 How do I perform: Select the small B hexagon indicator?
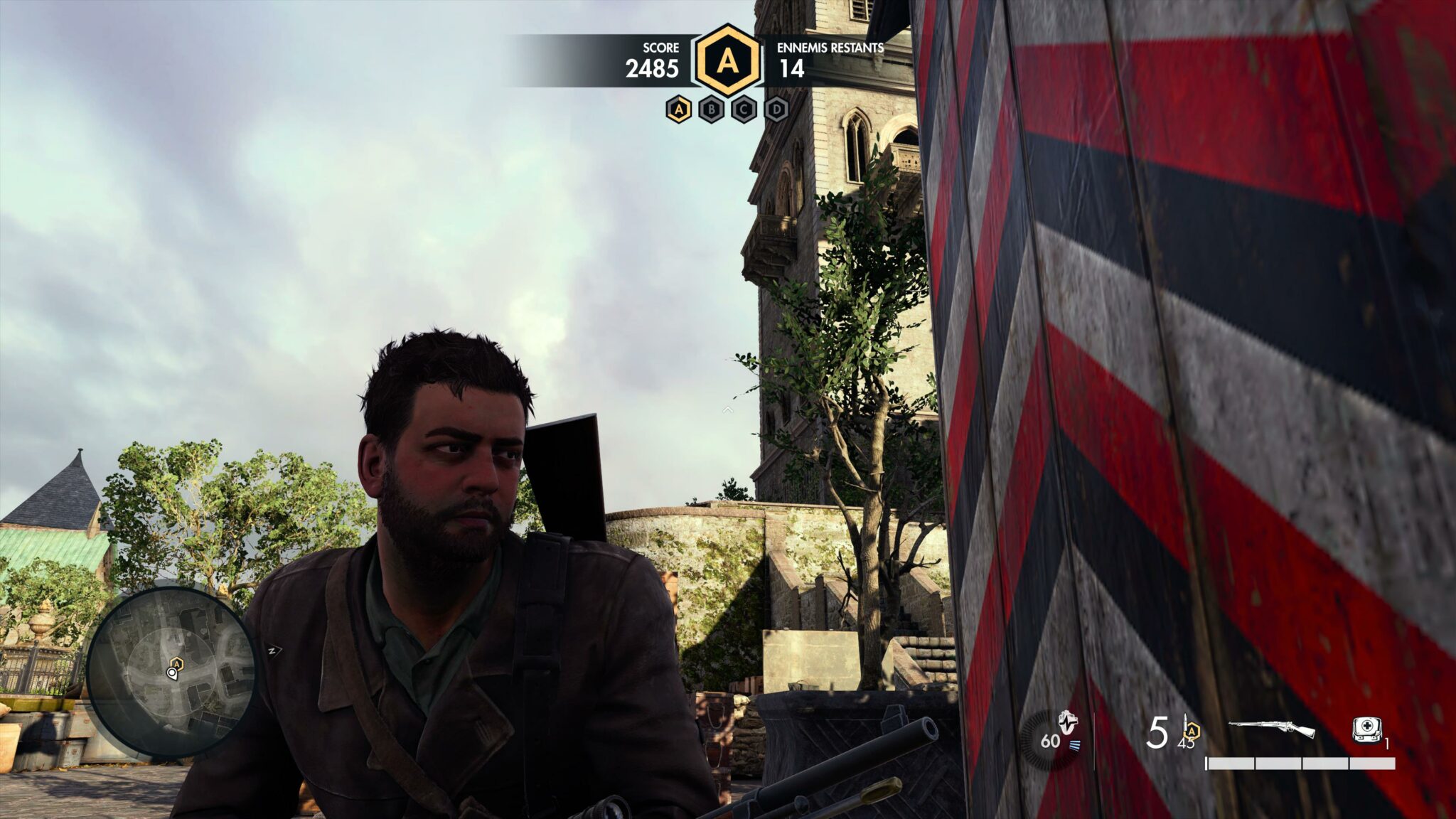(x=712, y=109)
